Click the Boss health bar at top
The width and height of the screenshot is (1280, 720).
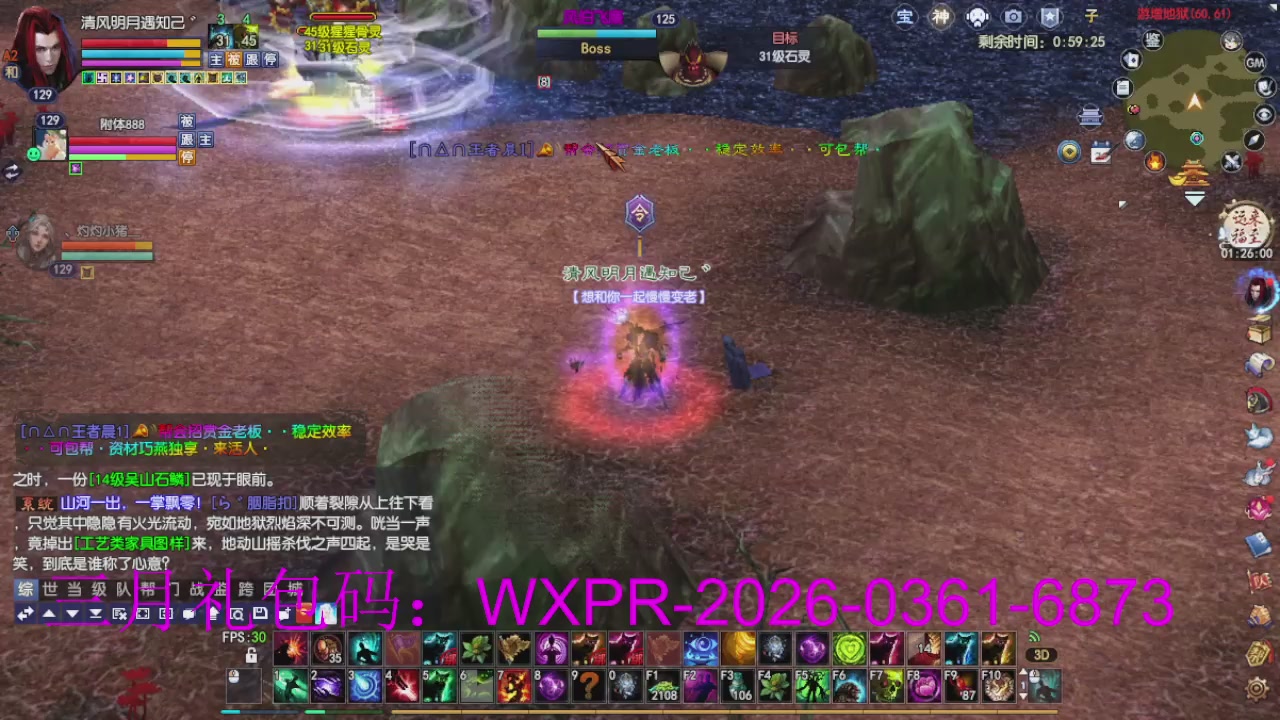click(x=596, y=33)
